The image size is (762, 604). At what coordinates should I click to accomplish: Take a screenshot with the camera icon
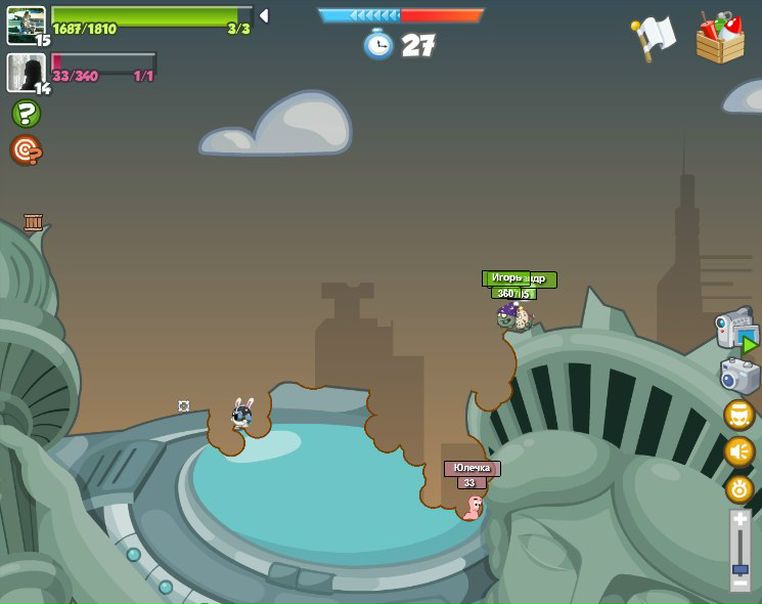click(739, 375)
